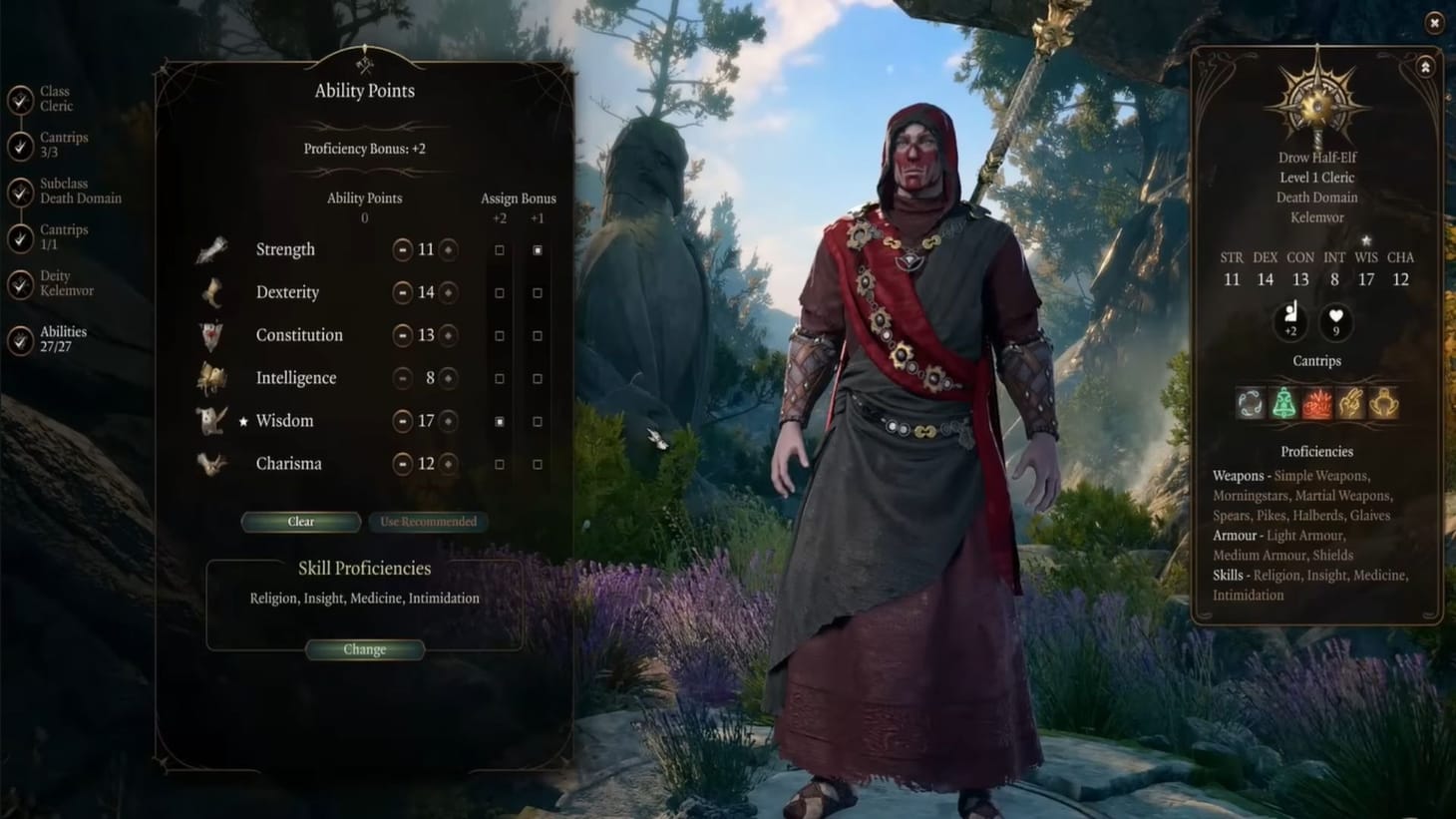This screenshot has height=819, width=1456.
Task: Select the Strength ability icon
Action: point(212,249)
